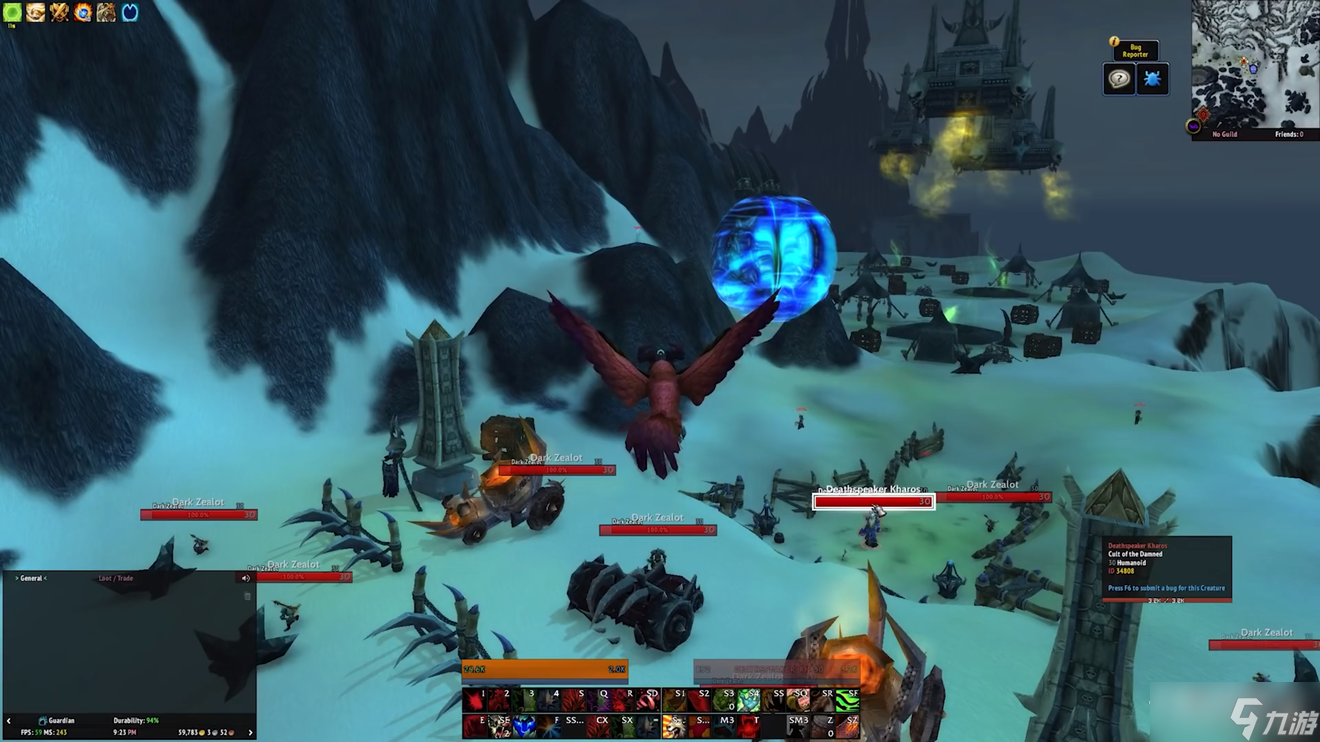1320x742 pixels.
Task: Switch to the Loot / Trade tab
Action: (x=116, y=578)
